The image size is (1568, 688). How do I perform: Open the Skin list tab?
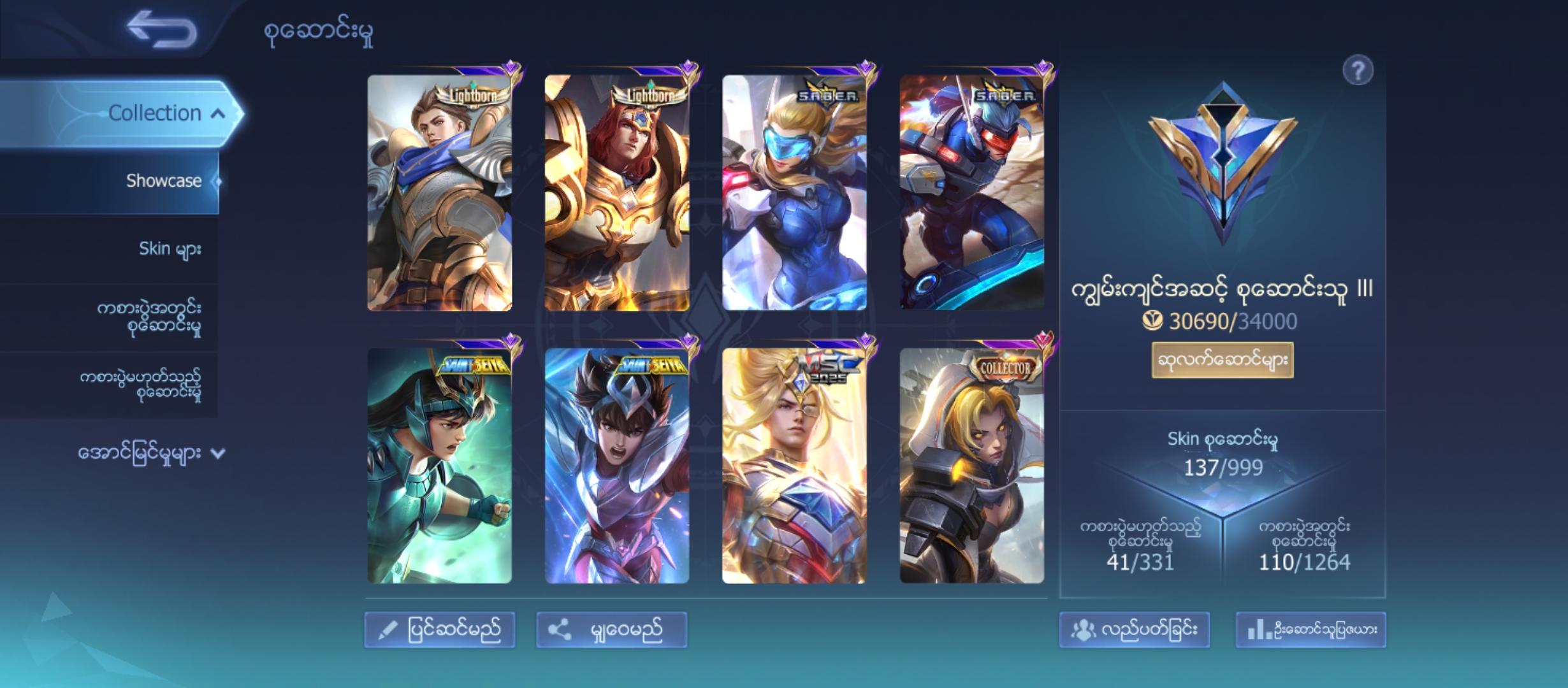[170, 248]
